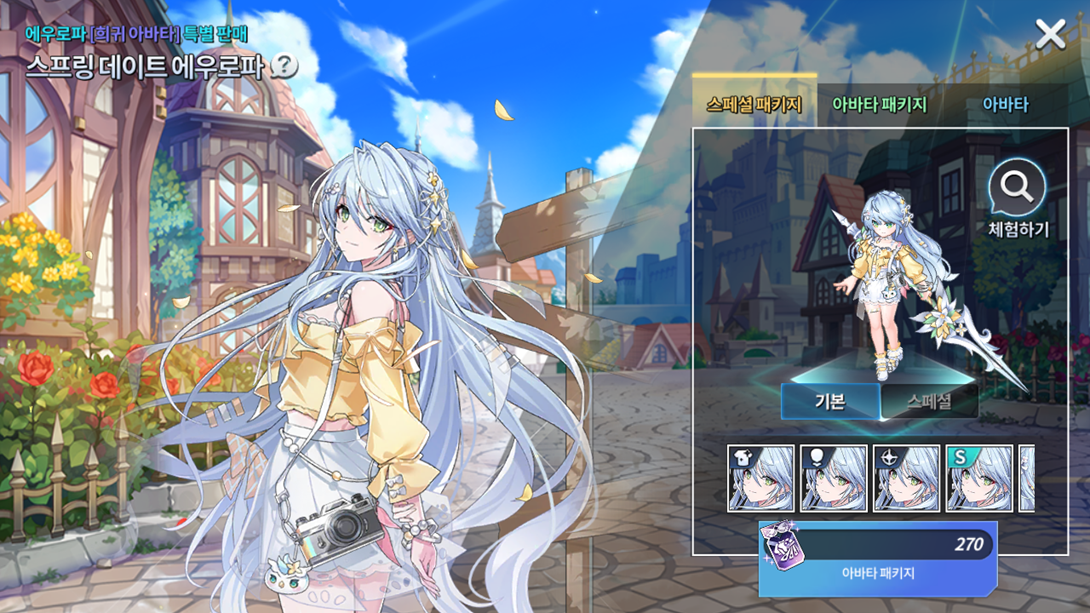Close the Spring Date Europa shop screen
Image resolution: width=1090 pixels, height=613 pixels.
(1050, 35)
